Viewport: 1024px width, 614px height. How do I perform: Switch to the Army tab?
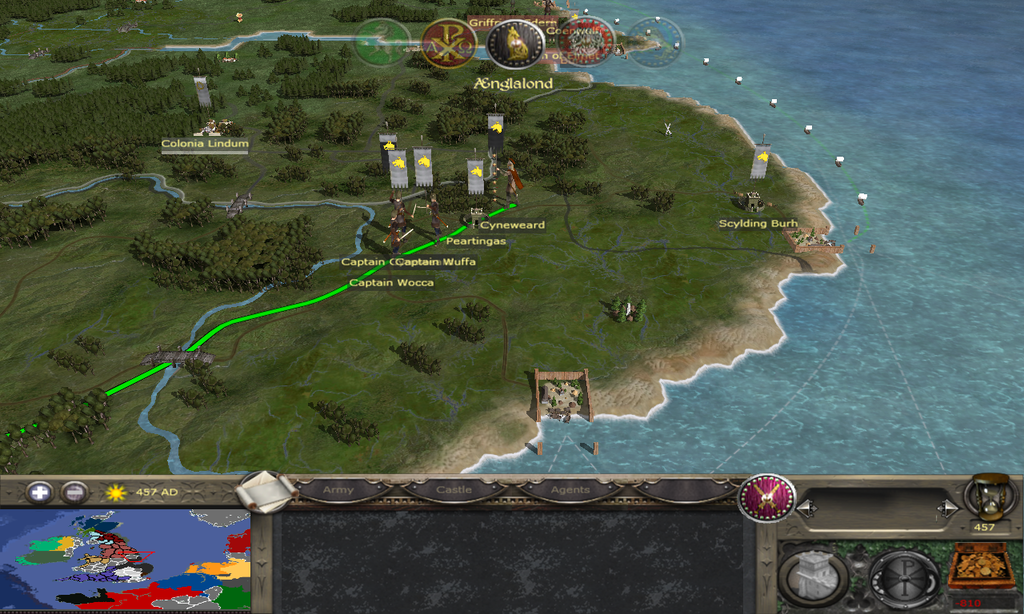[x=339, y=490]
